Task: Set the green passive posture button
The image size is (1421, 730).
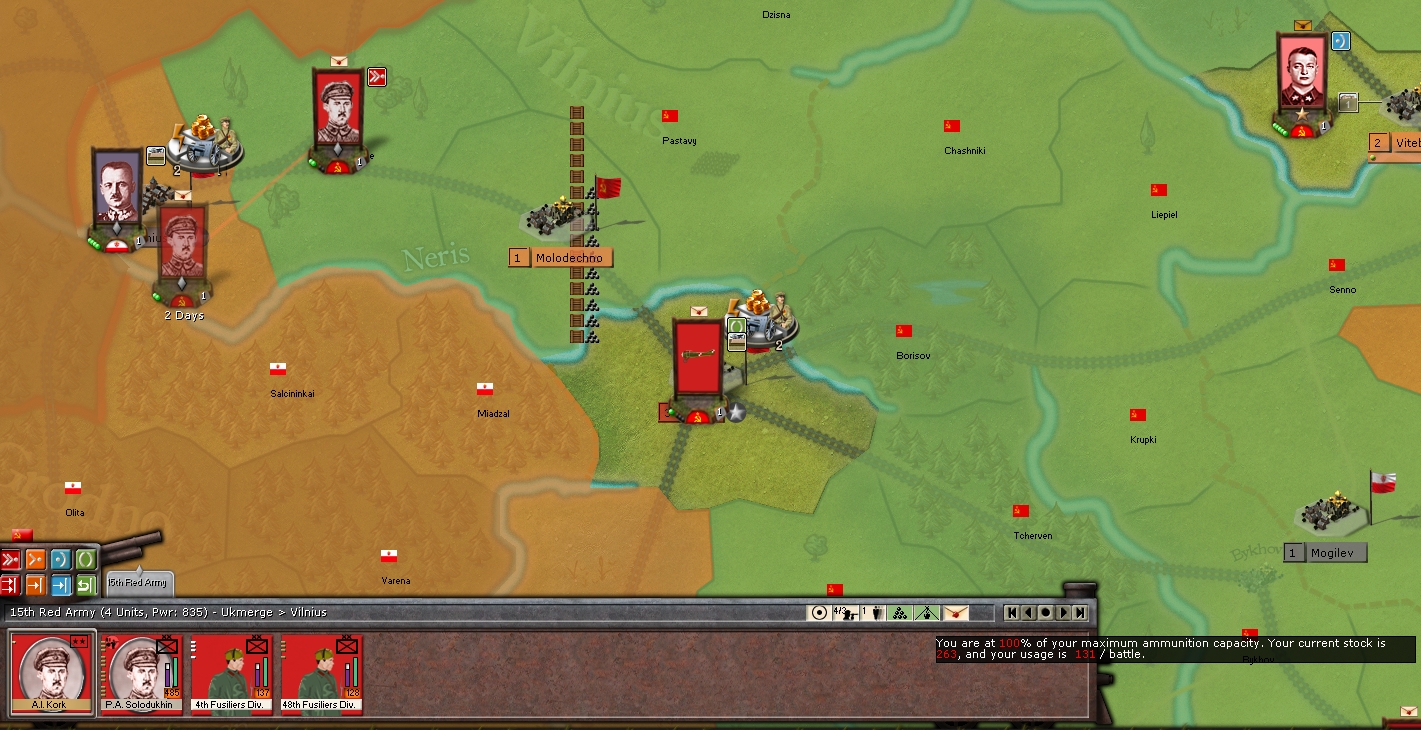Action: click(x=86, y=560)
